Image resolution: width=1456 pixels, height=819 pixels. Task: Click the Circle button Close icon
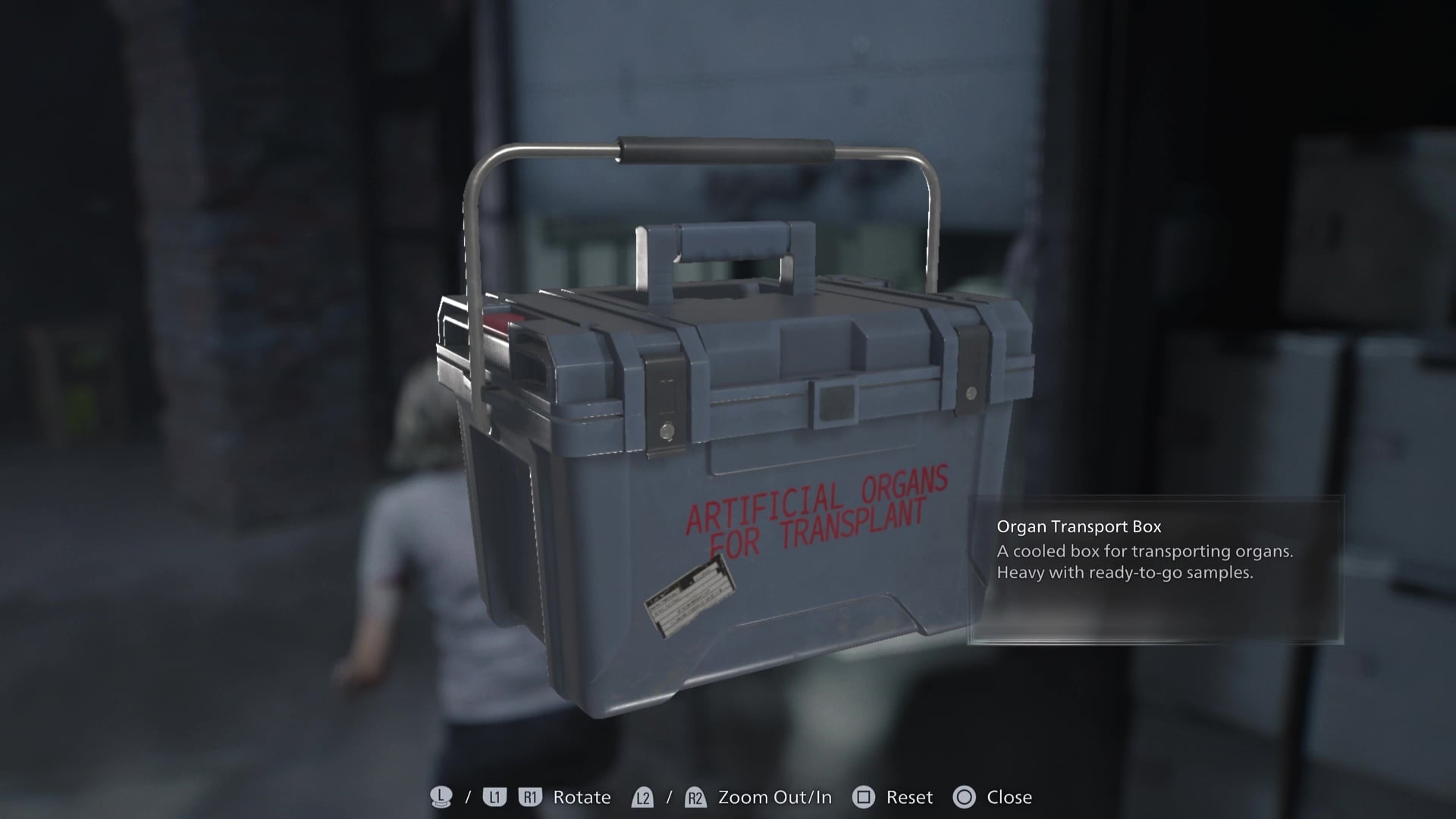pyautogui.click(x=965, y=797)
